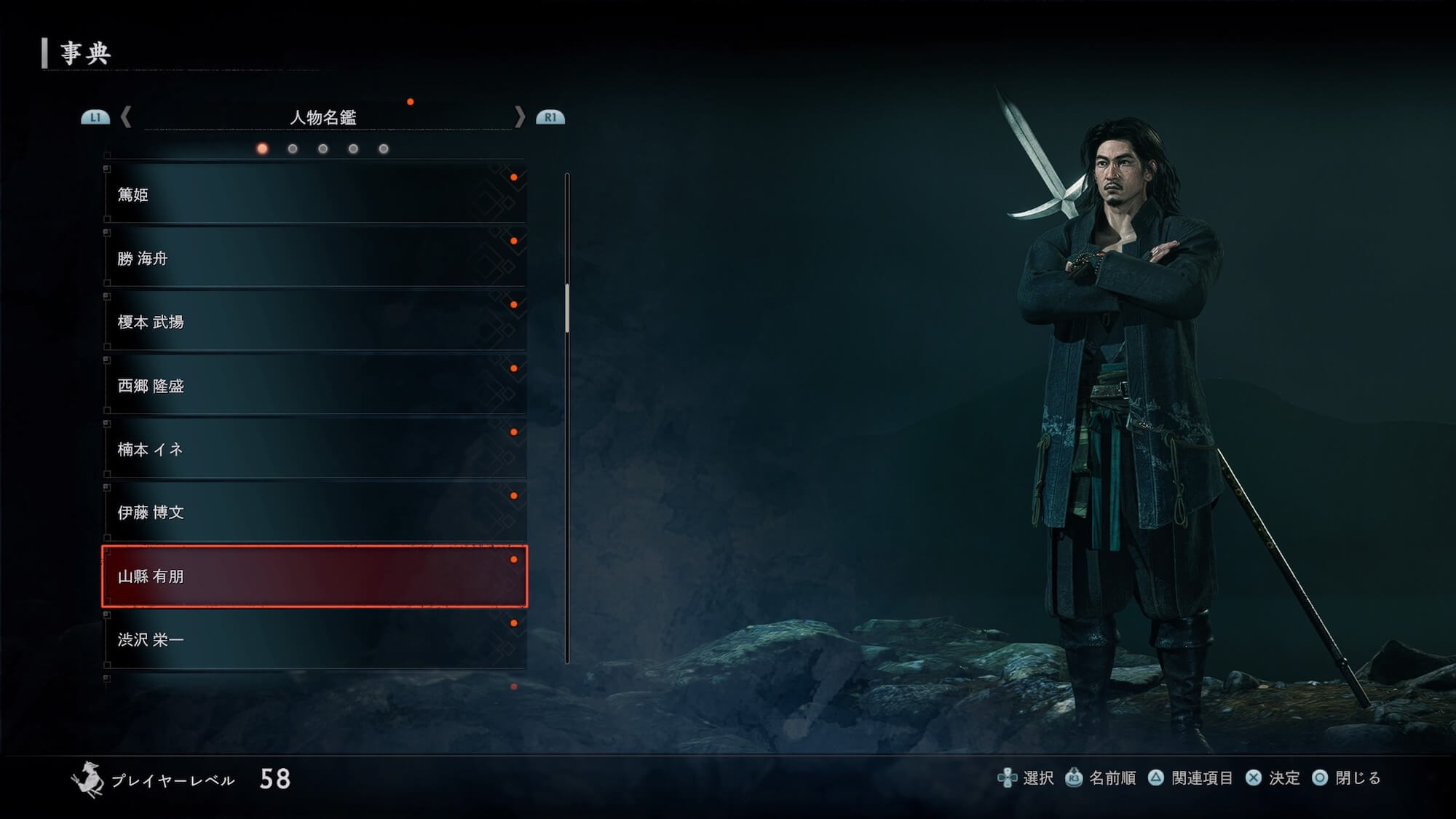Select 西郷 隆盛 in the list
This screenshot has width=1456, height=819.
pyautogui.click(x=314, y=385)
